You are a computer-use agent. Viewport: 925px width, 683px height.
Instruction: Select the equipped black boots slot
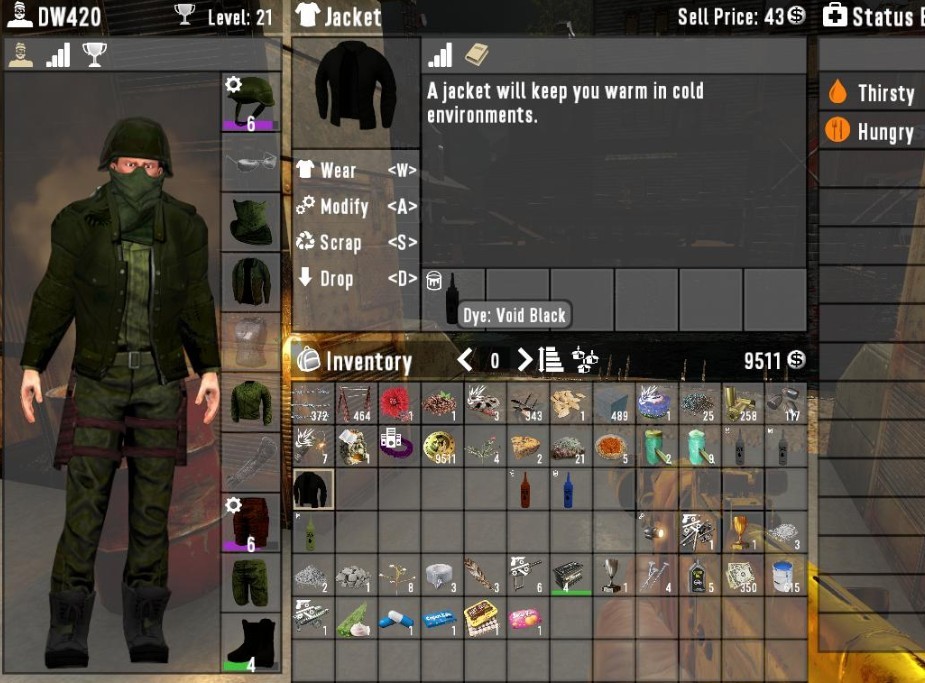(x=251, y=643)
